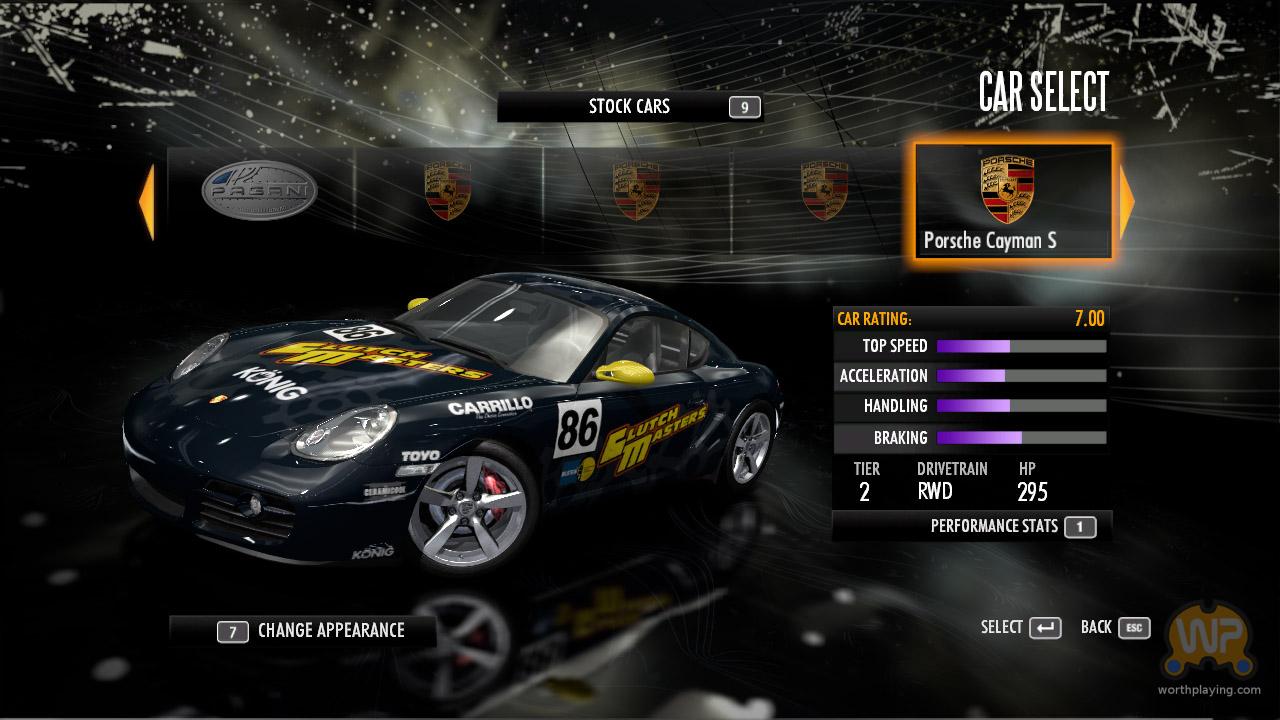Image resolution: width=1280 pixels, height=720 pixels.
Task: Confirm car with the Select button
Action: pos(1021,627)
